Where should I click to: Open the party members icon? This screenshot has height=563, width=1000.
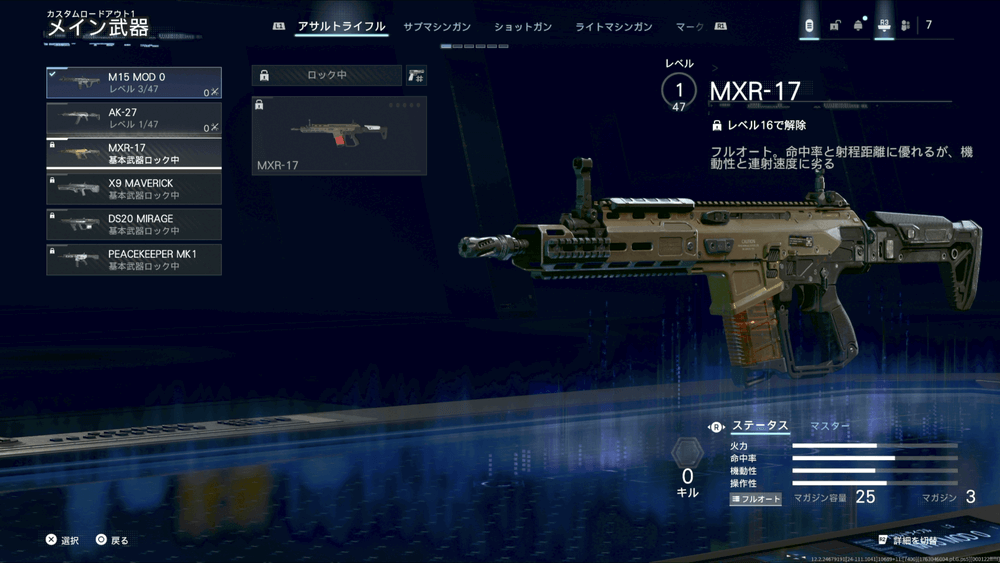click(x=905, y=25)
